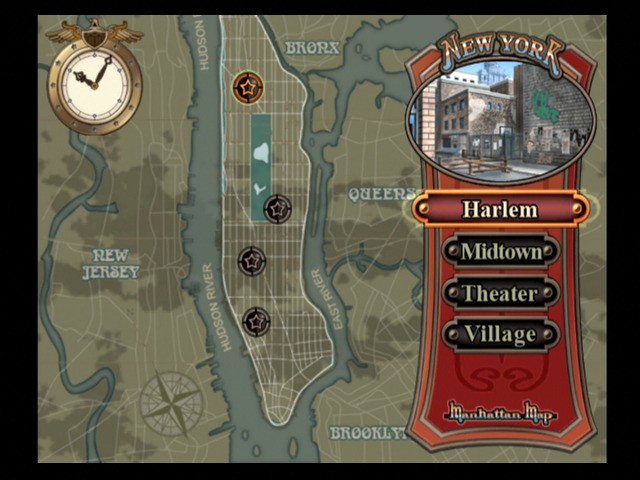Select the Harlem location button
Viewport: 640px width, 480px height.
499,209
